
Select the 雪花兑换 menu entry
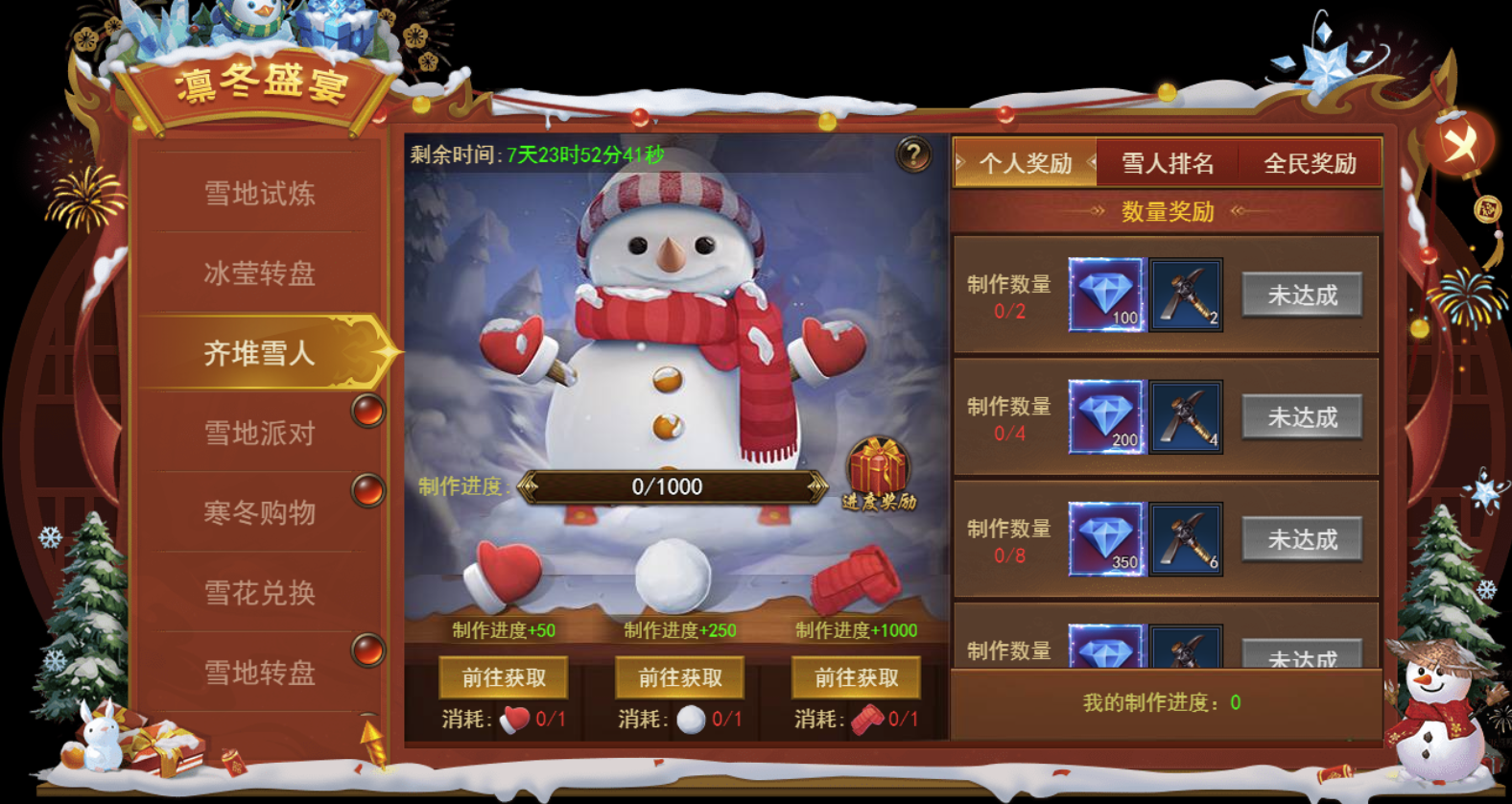[259, 592]
